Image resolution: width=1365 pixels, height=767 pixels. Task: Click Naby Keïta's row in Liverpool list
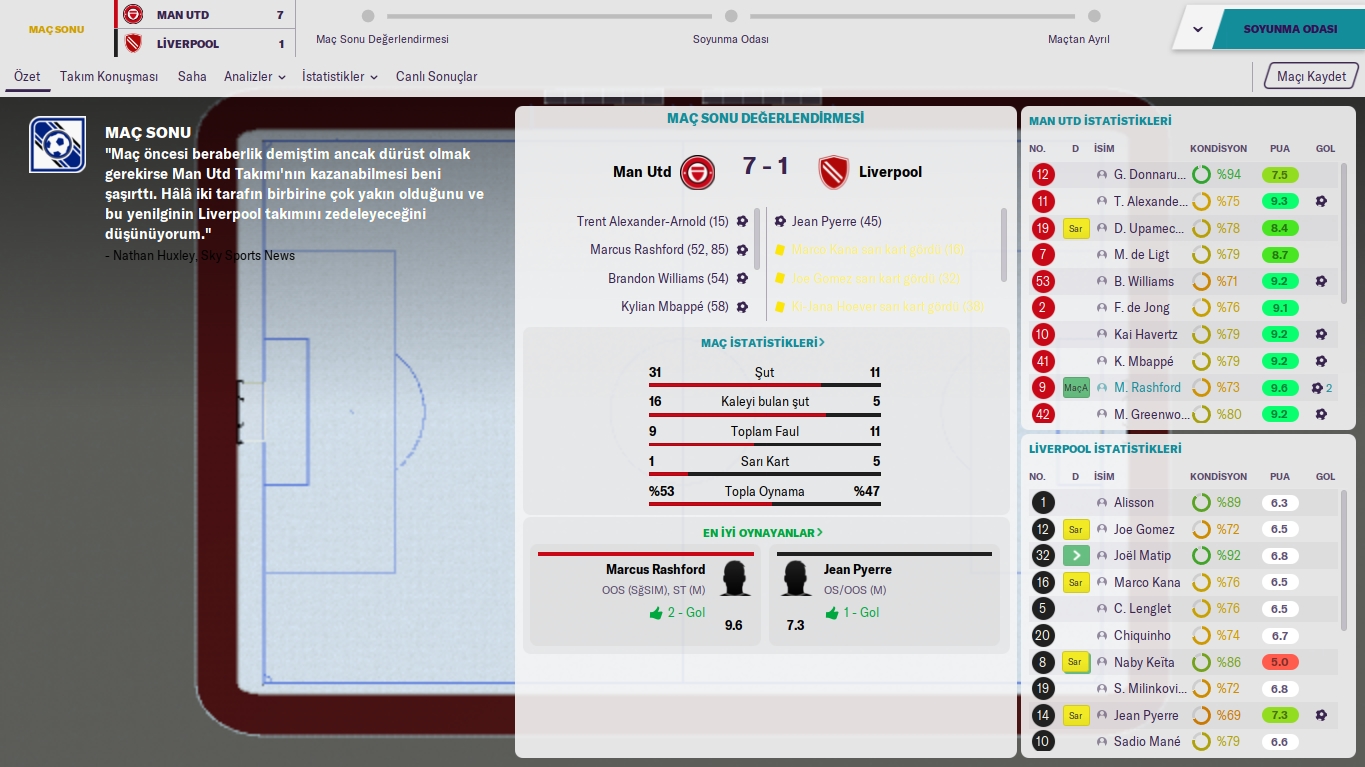click(1146, 662)
